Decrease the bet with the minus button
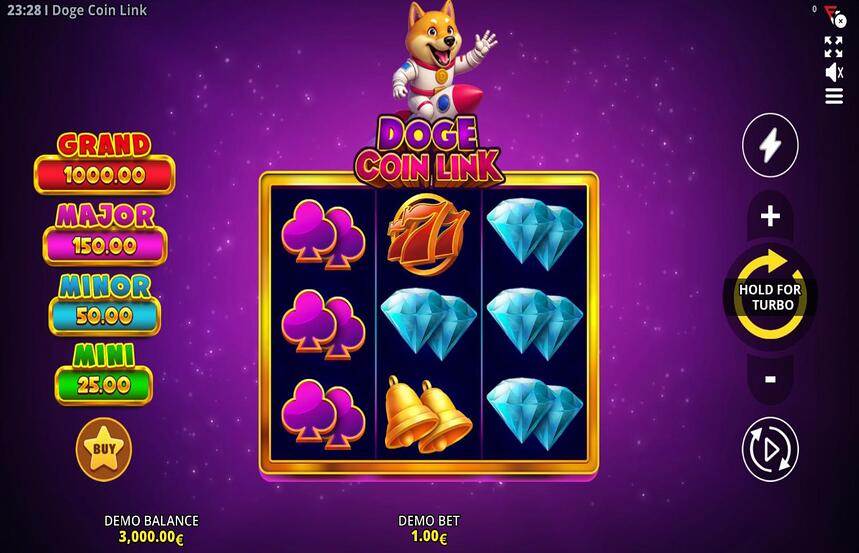 (x=770, y=379)
